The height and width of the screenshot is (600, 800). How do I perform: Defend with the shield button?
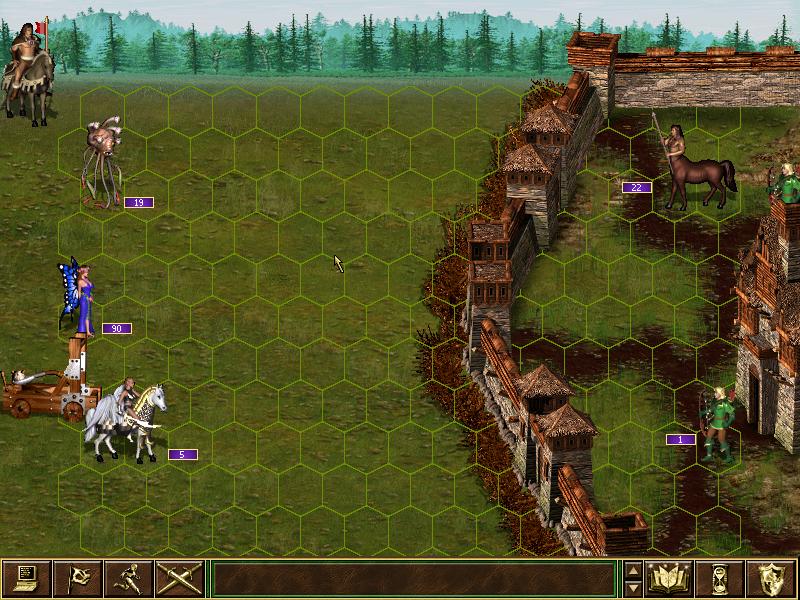pyautogui.click(x=772, y=578)
